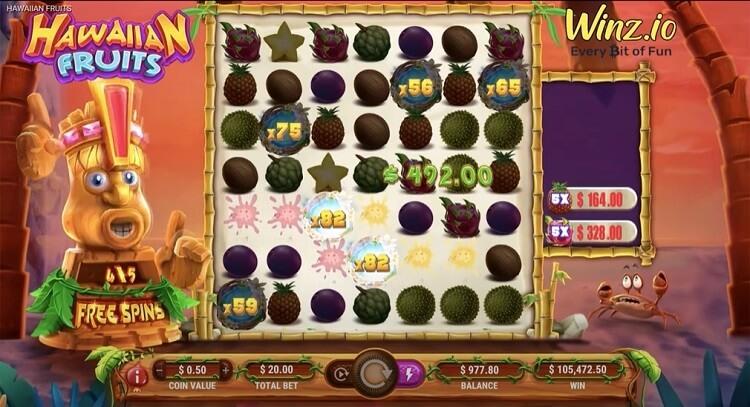
Task: Decrease the coin value with minus
Action: pyautogui.click(x=158, y=370)
